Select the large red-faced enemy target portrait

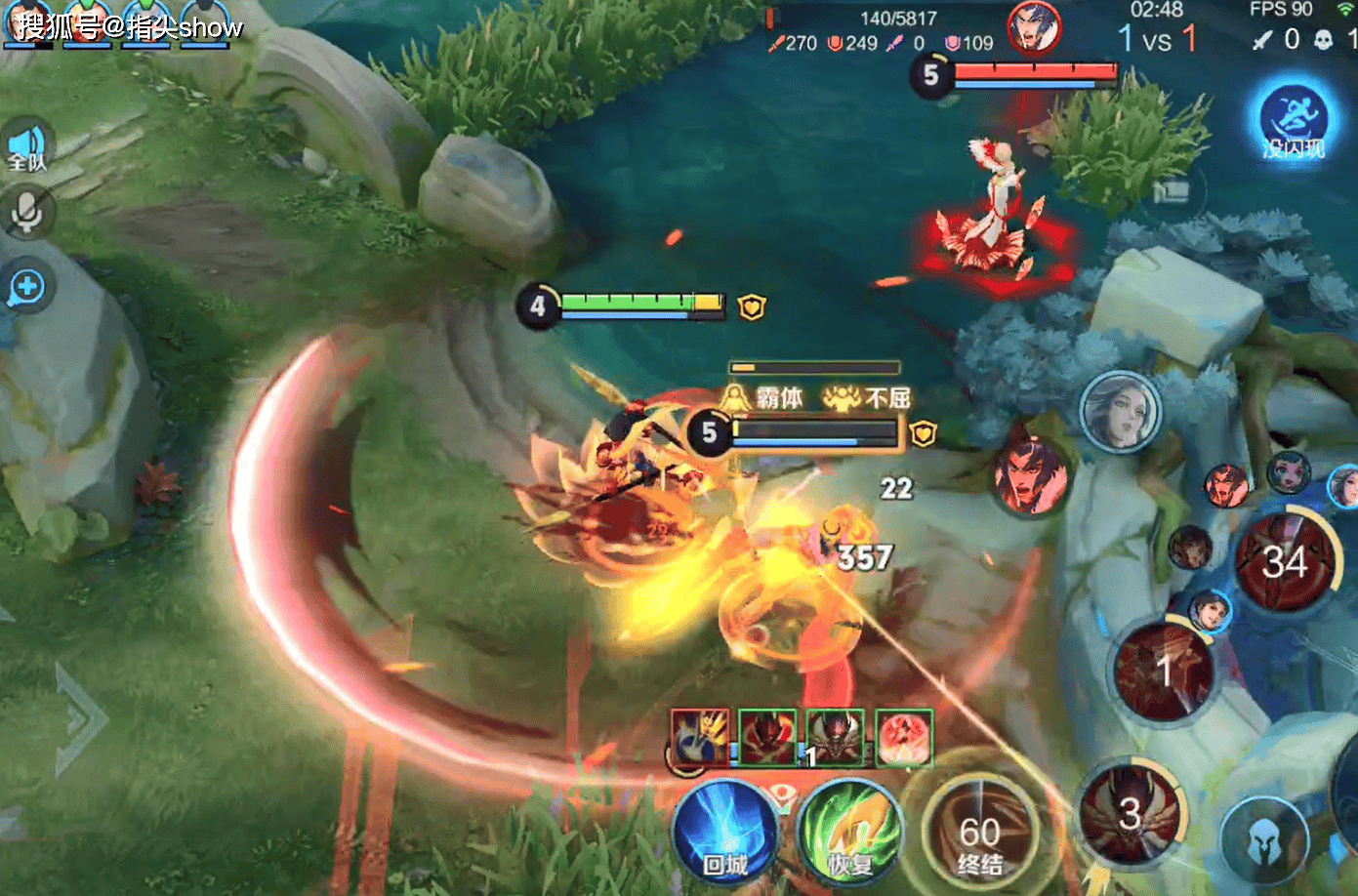1029,475
